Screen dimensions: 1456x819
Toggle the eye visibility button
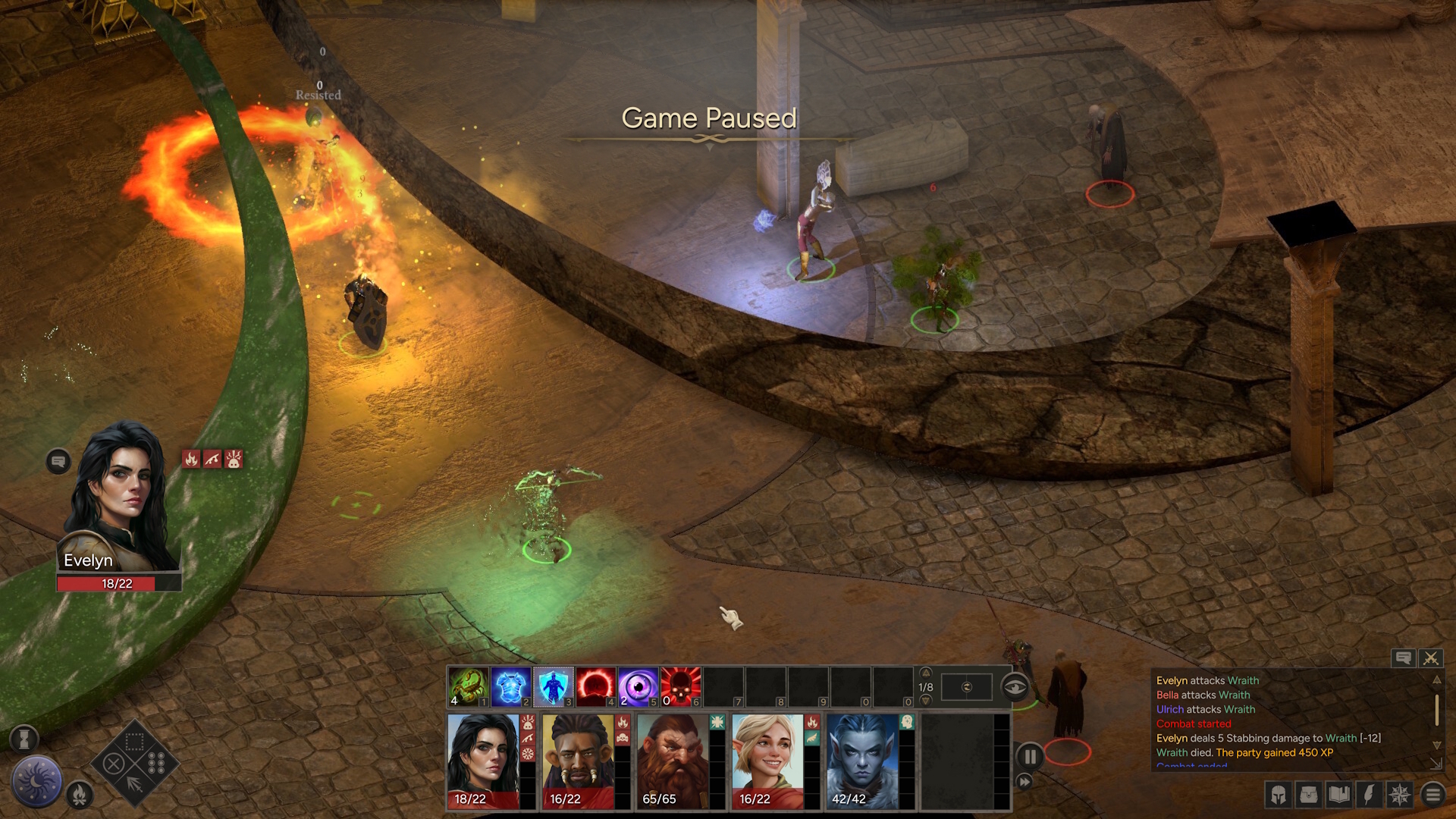1015,687
